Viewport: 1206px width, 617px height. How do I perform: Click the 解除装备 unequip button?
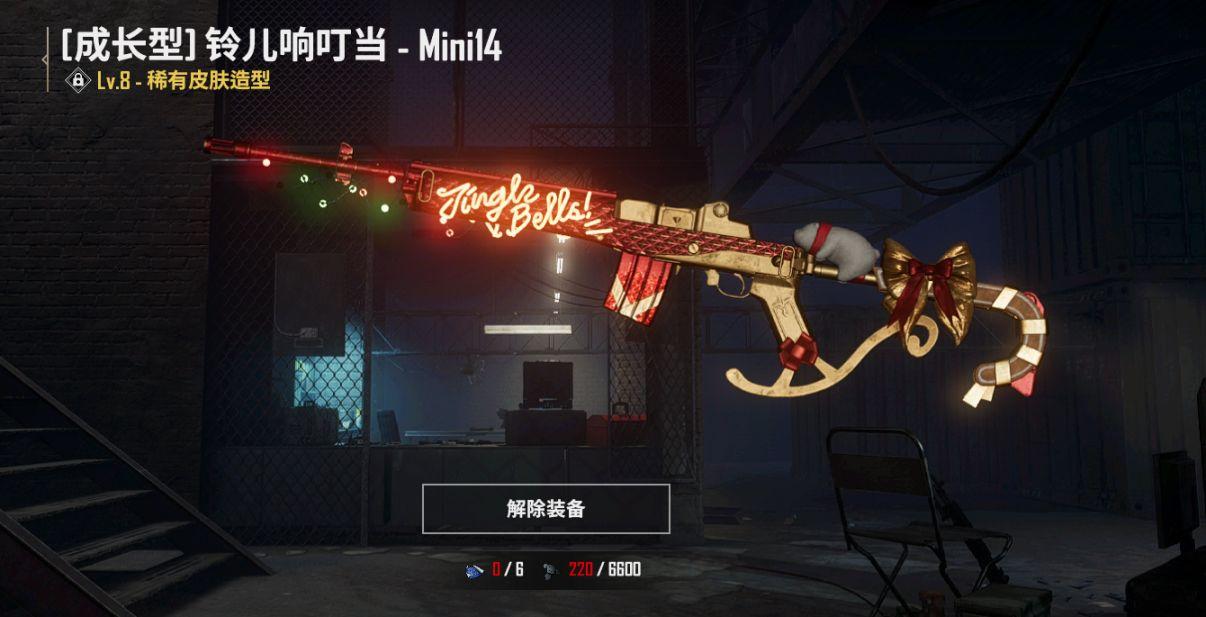545,509
